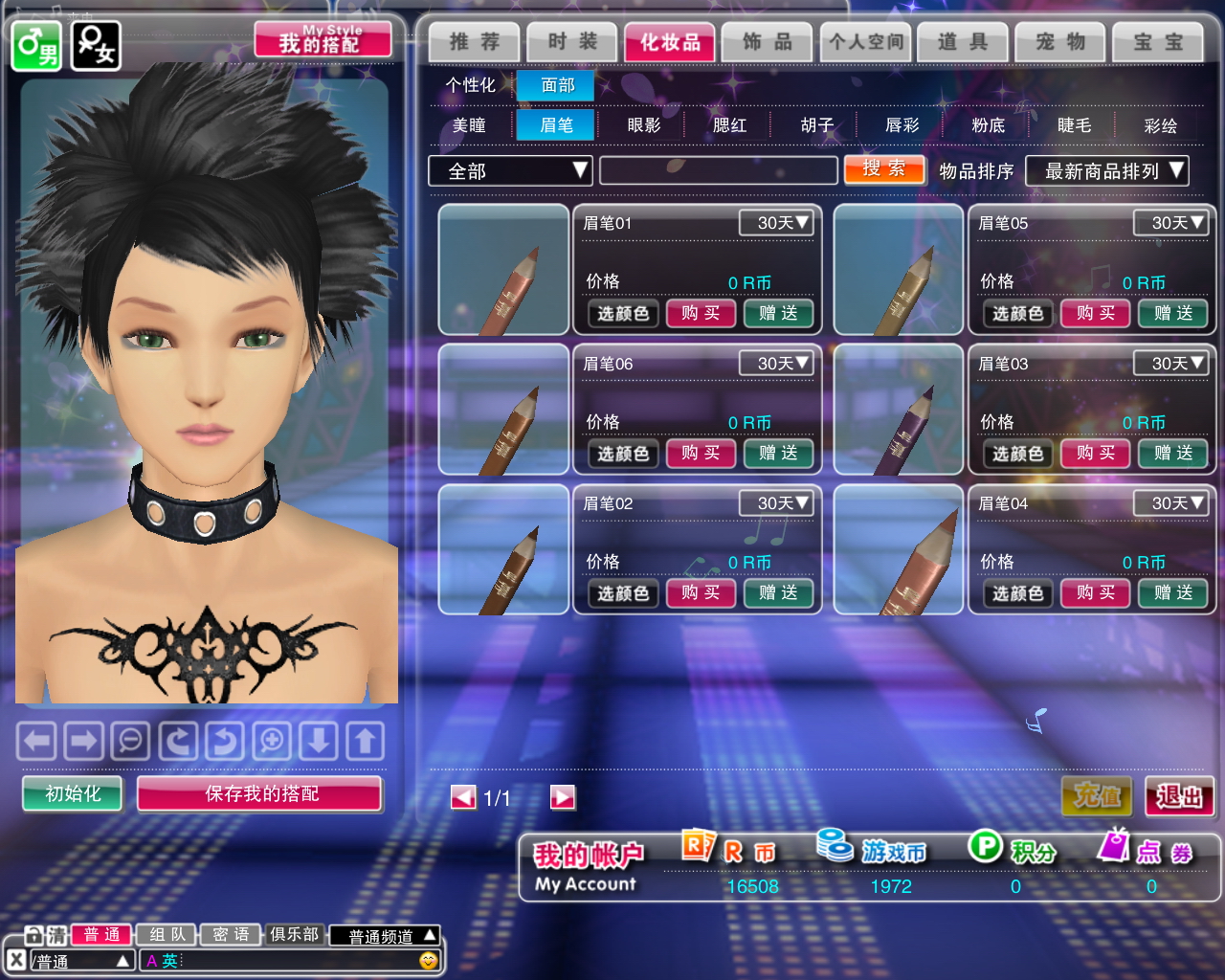Screen dimensions: 1225x980
Task: Switch avatar to female gender icon
Action: pyautogui.click(x=96, y=45)
